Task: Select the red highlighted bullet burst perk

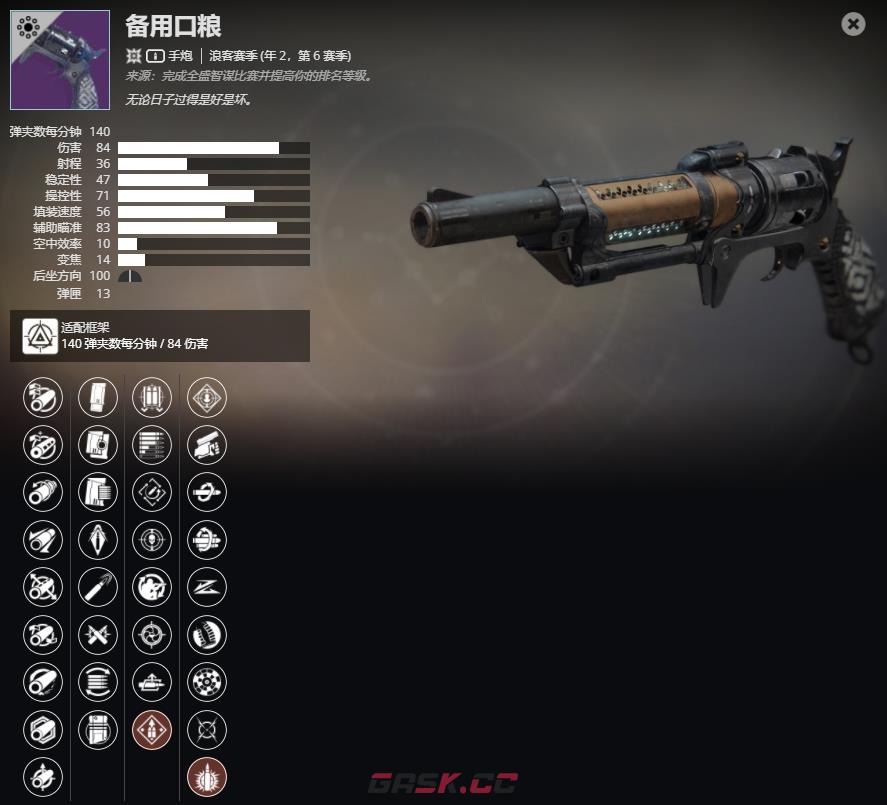Action: coord(207,777)
